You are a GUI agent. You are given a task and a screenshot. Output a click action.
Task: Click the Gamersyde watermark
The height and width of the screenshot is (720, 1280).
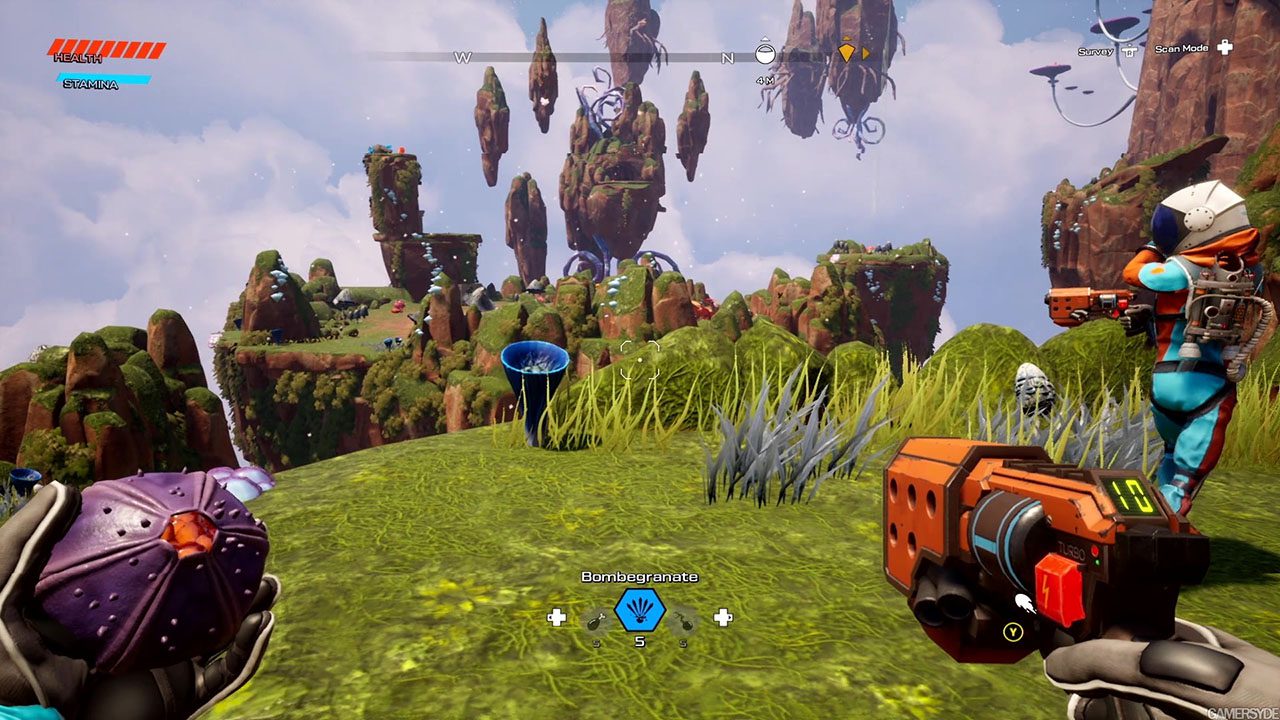1241,713
